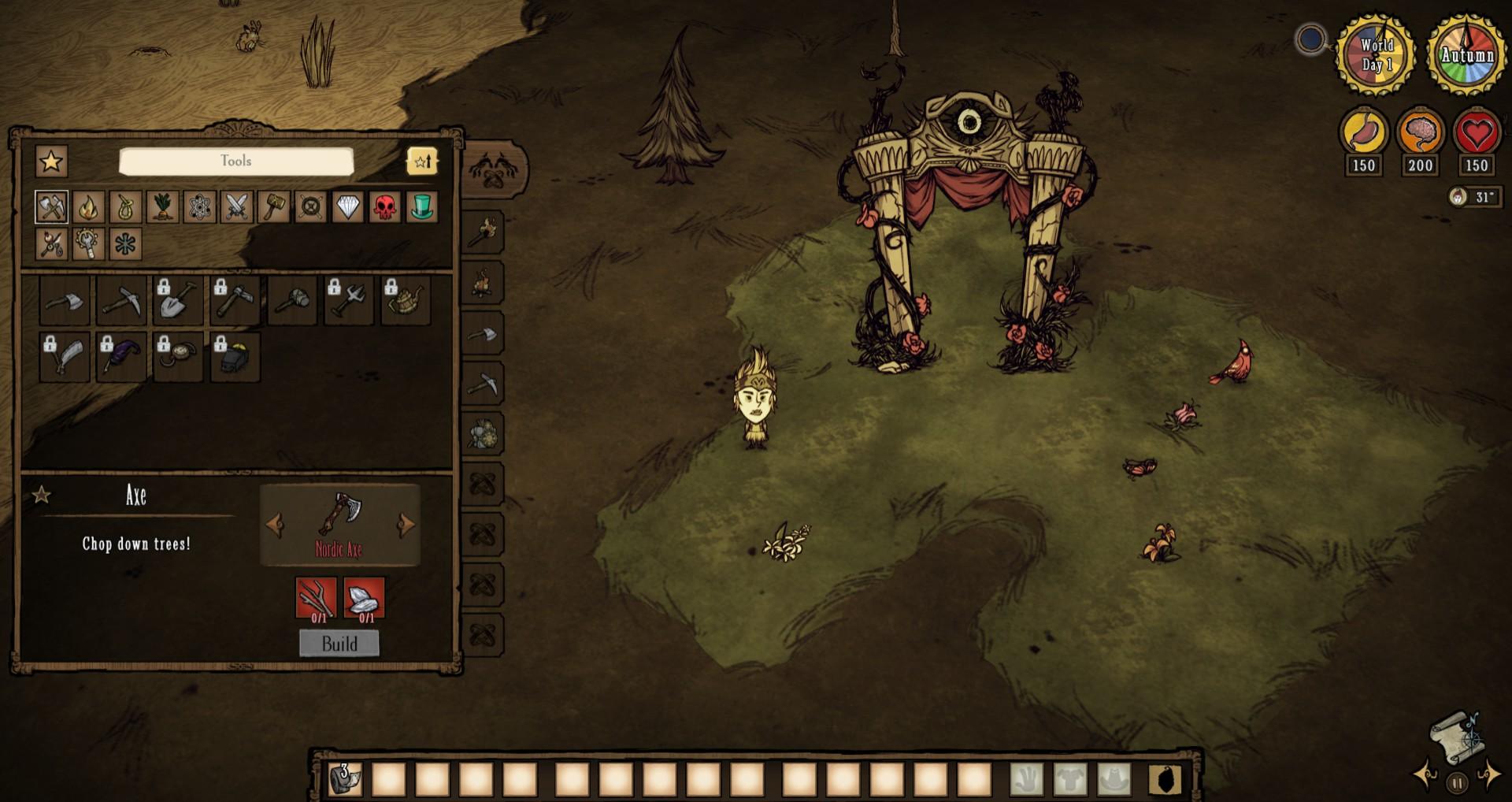Open the map scroll
This screenshot has width=1512, height=802.
(x=1456, y=737)
